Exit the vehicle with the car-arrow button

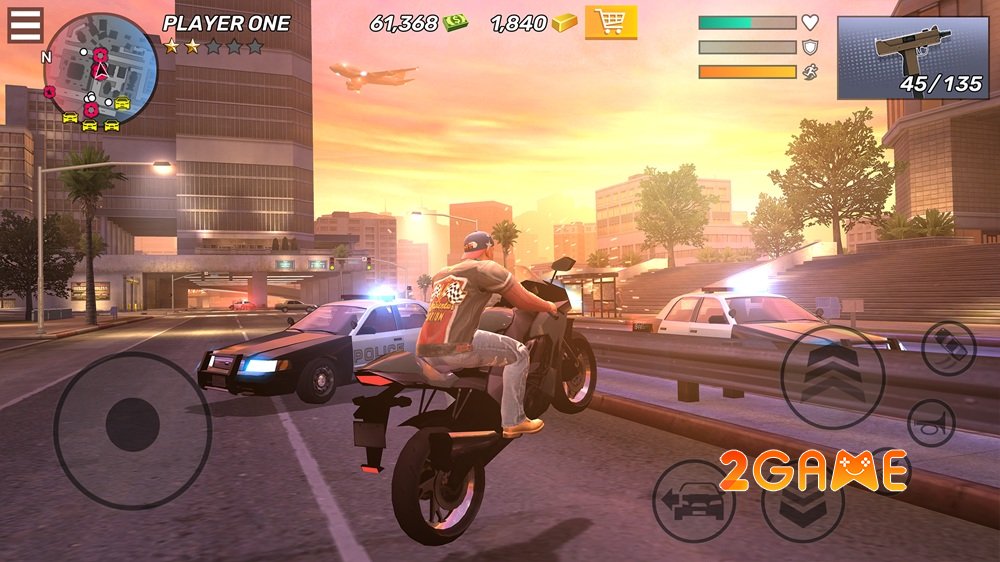click(694, 500)
